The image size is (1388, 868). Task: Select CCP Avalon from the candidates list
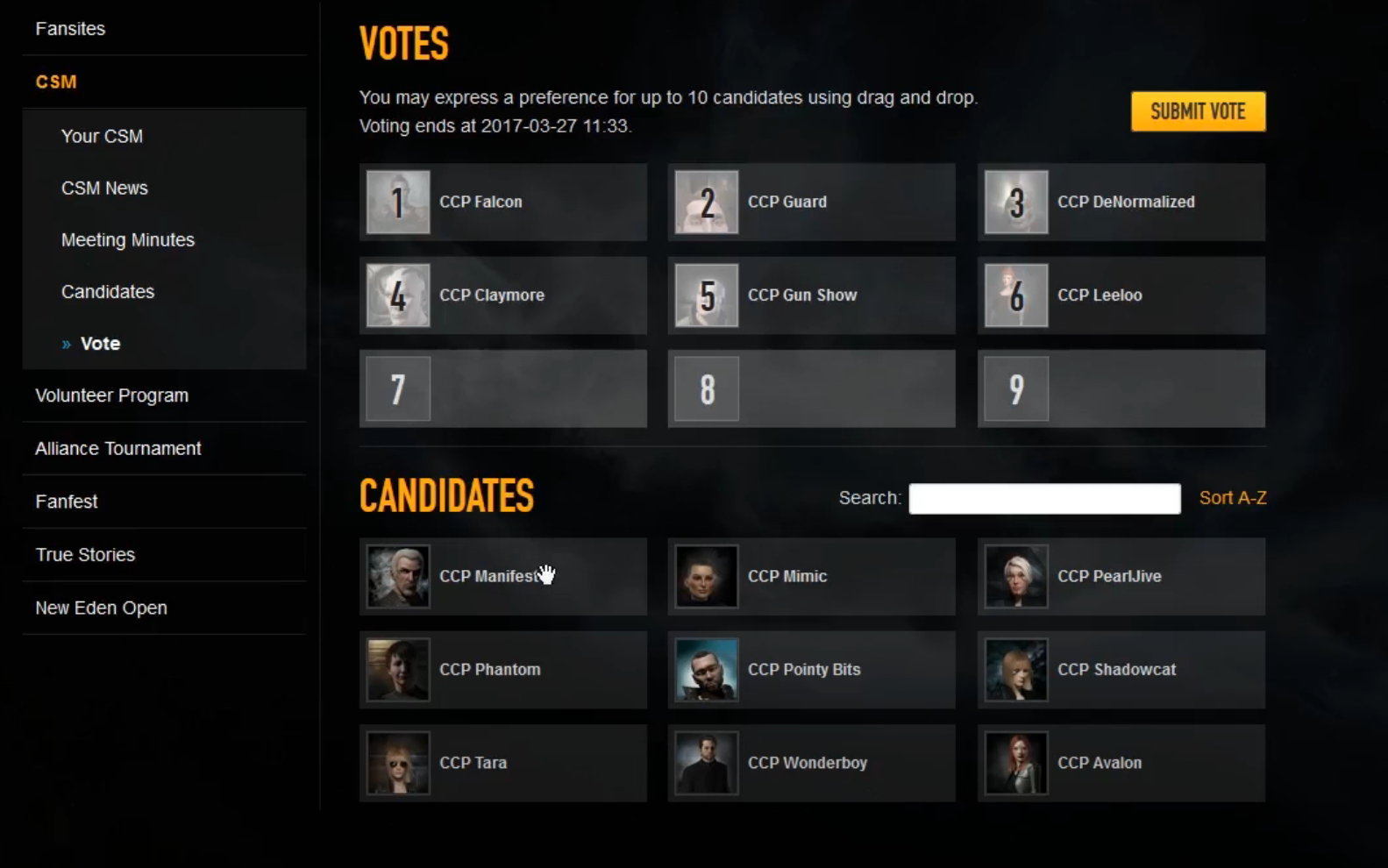pos(1015,763)
